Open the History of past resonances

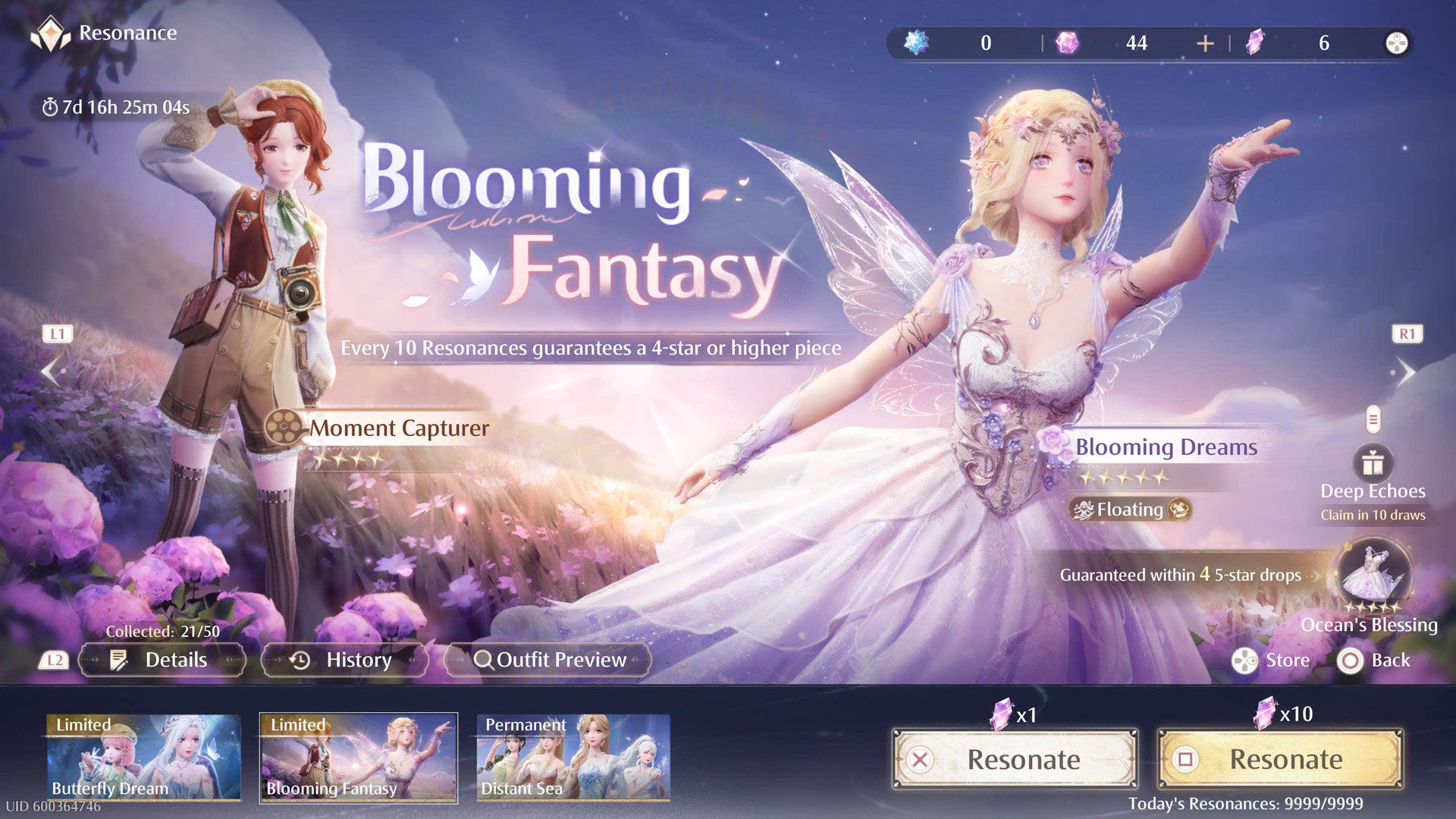(343, 660)
